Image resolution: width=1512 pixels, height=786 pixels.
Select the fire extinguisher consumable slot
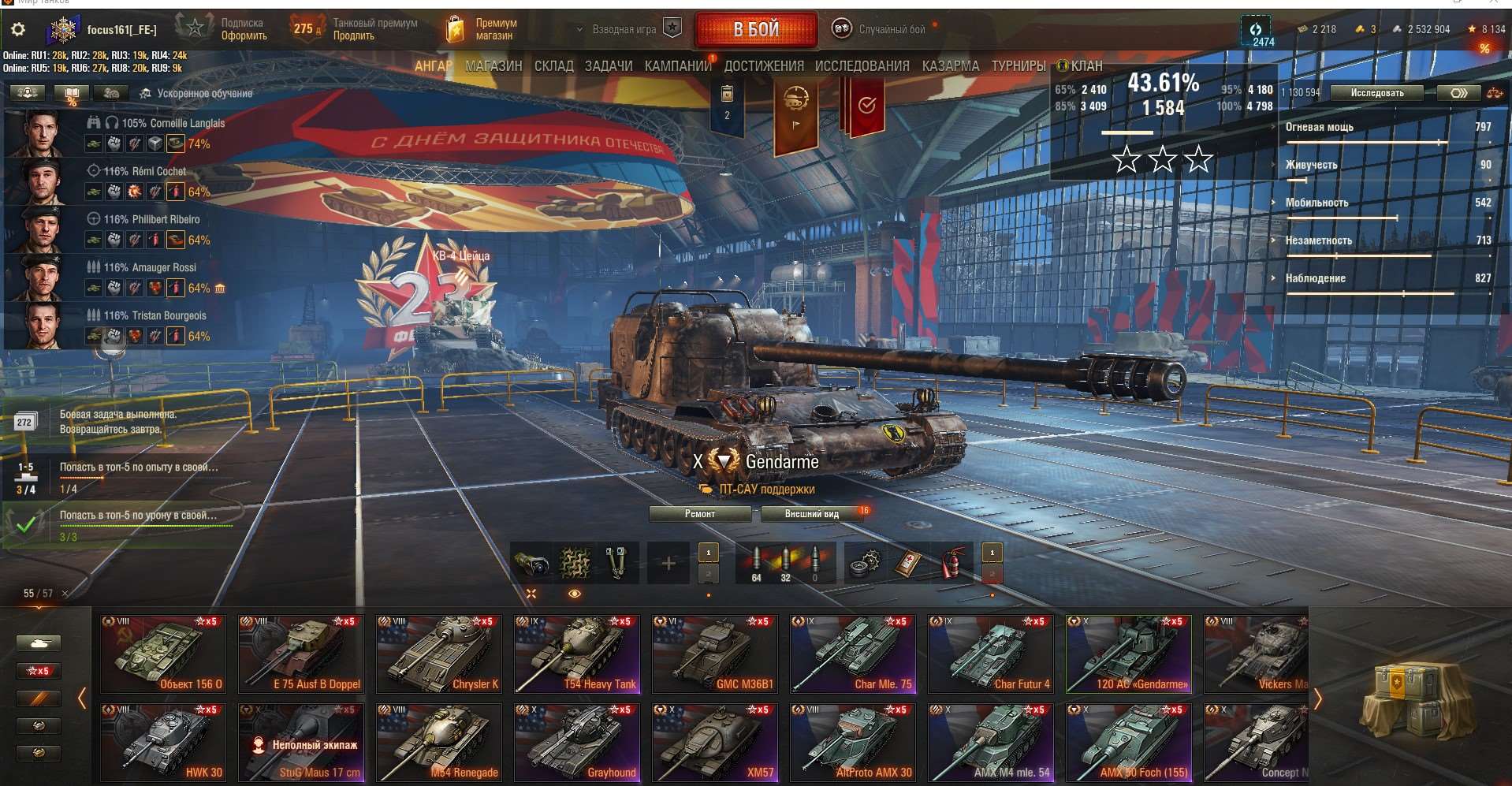click(951, 561)
